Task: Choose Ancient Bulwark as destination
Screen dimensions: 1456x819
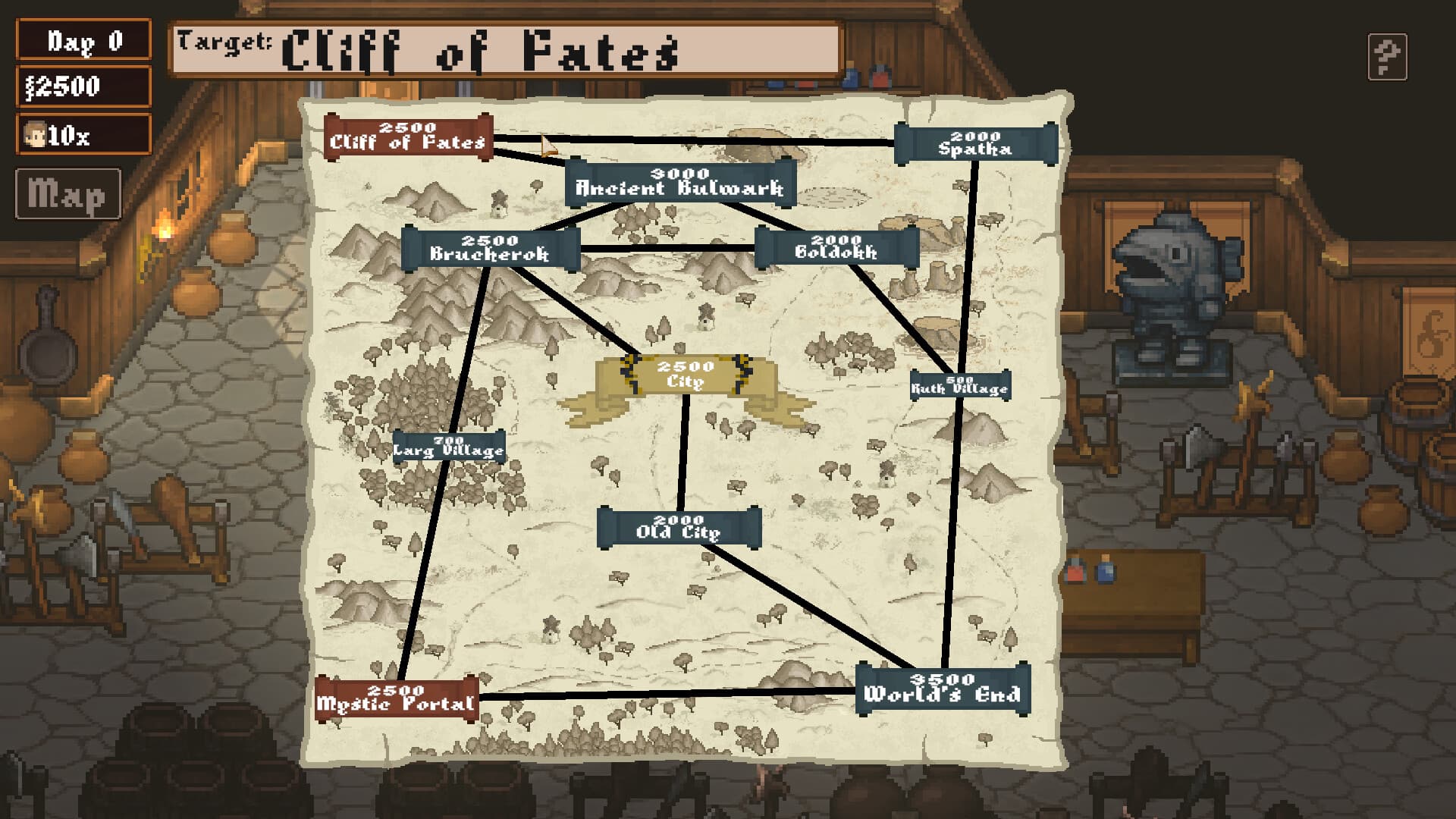Action: (679, 182)
